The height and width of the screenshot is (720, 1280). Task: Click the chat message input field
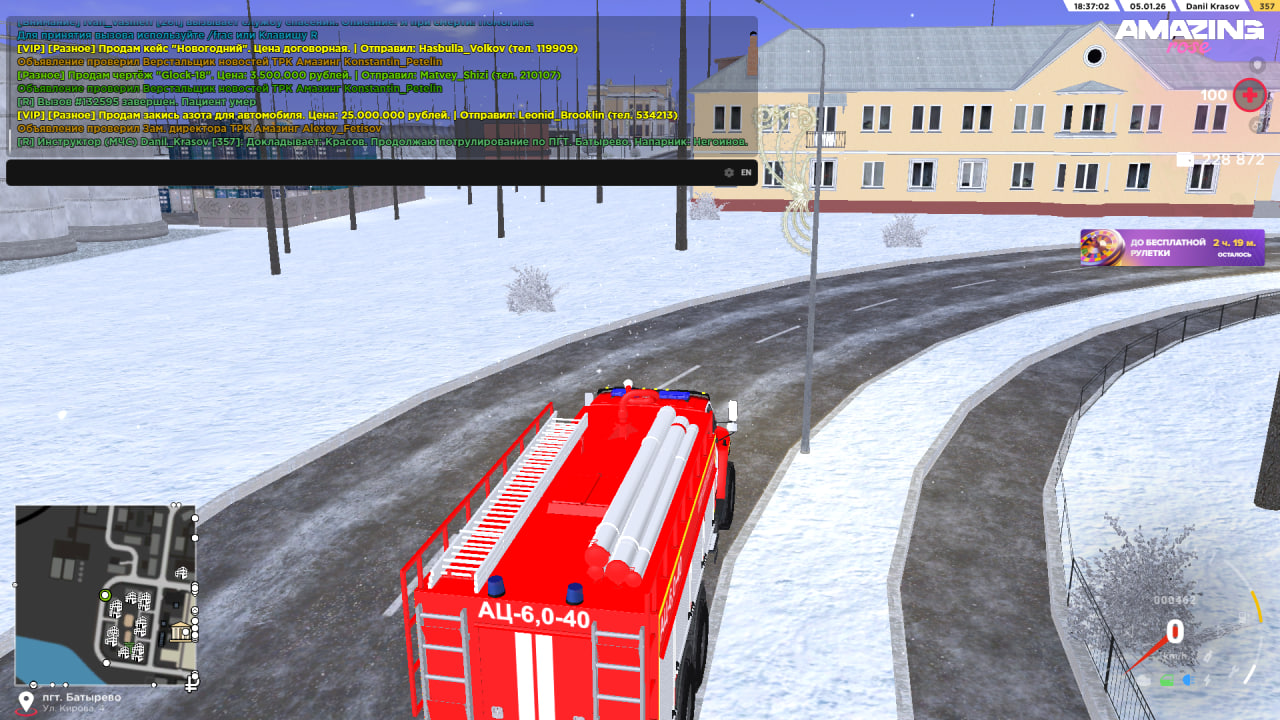point(360,173)
